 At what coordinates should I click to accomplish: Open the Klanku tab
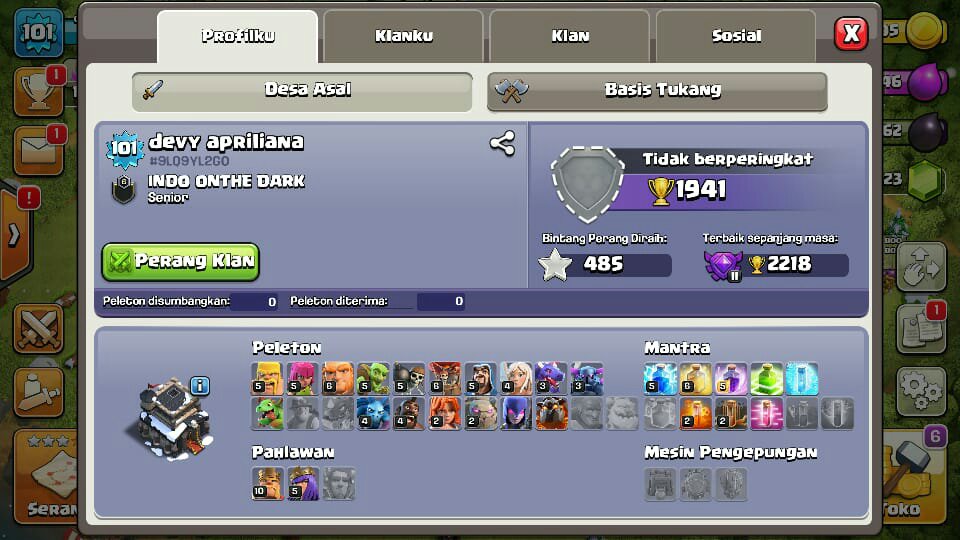404,37
